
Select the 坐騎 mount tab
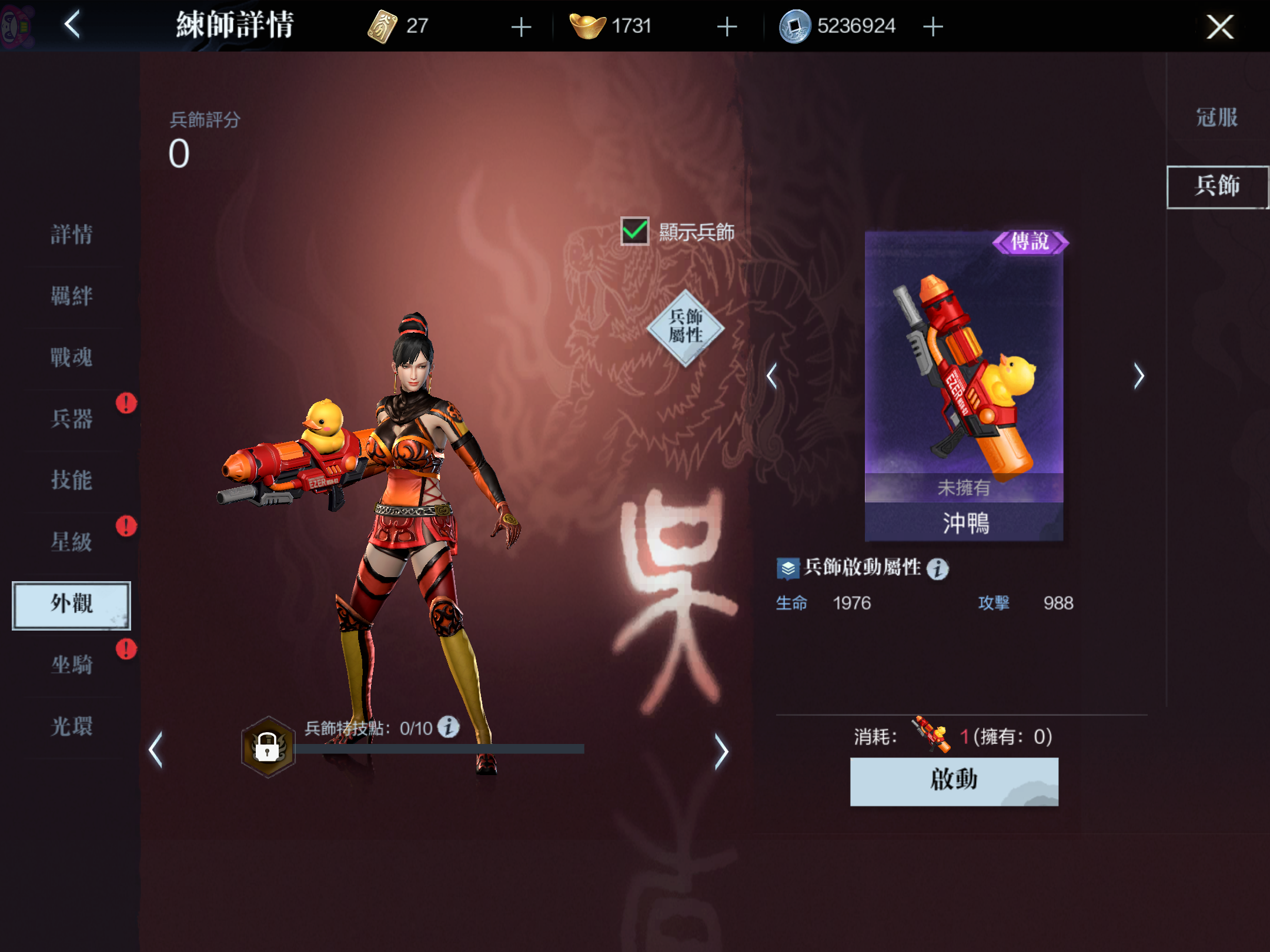click(x=71, y=665)
